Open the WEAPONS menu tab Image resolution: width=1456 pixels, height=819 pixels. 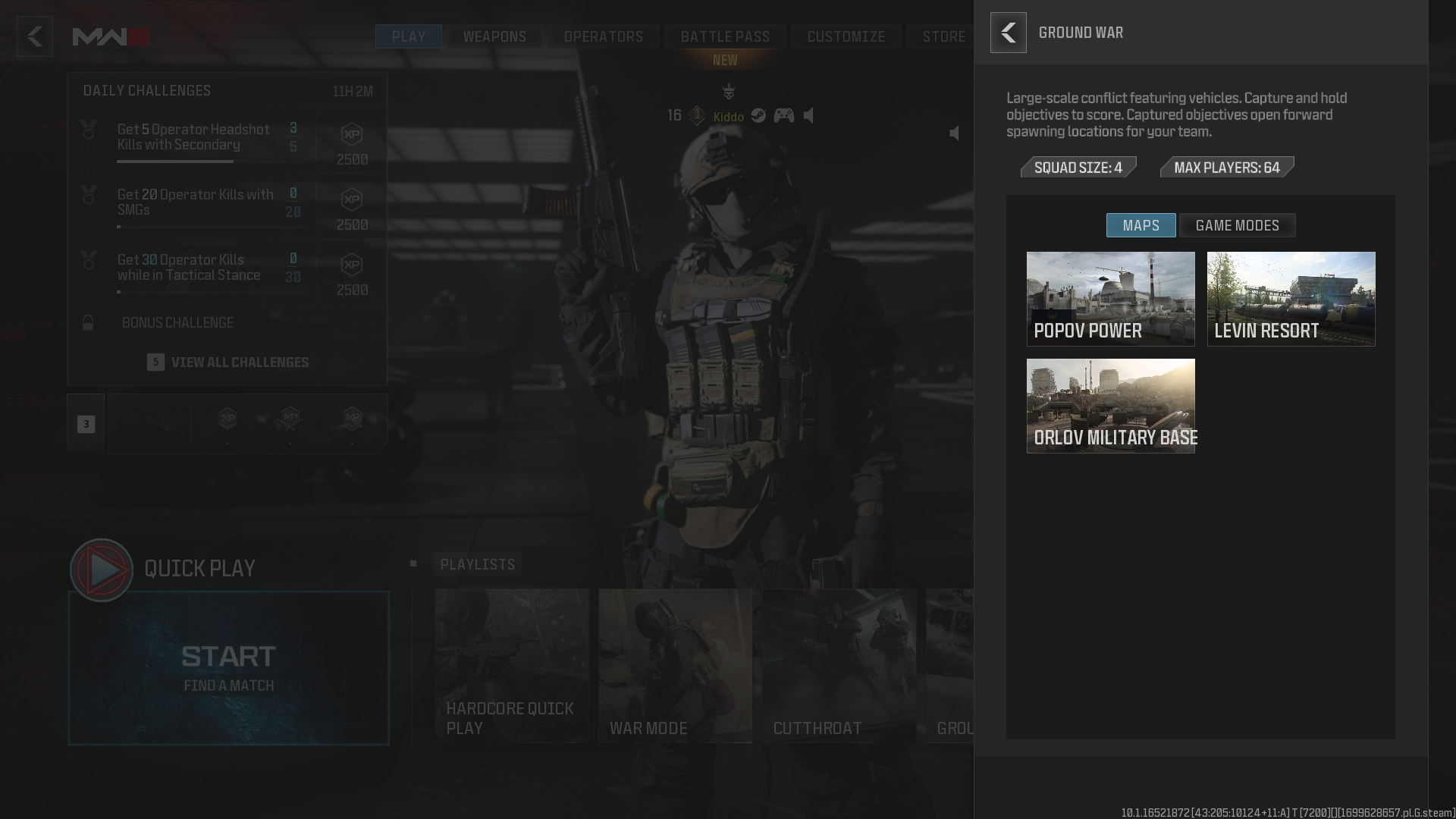point(494,36)
